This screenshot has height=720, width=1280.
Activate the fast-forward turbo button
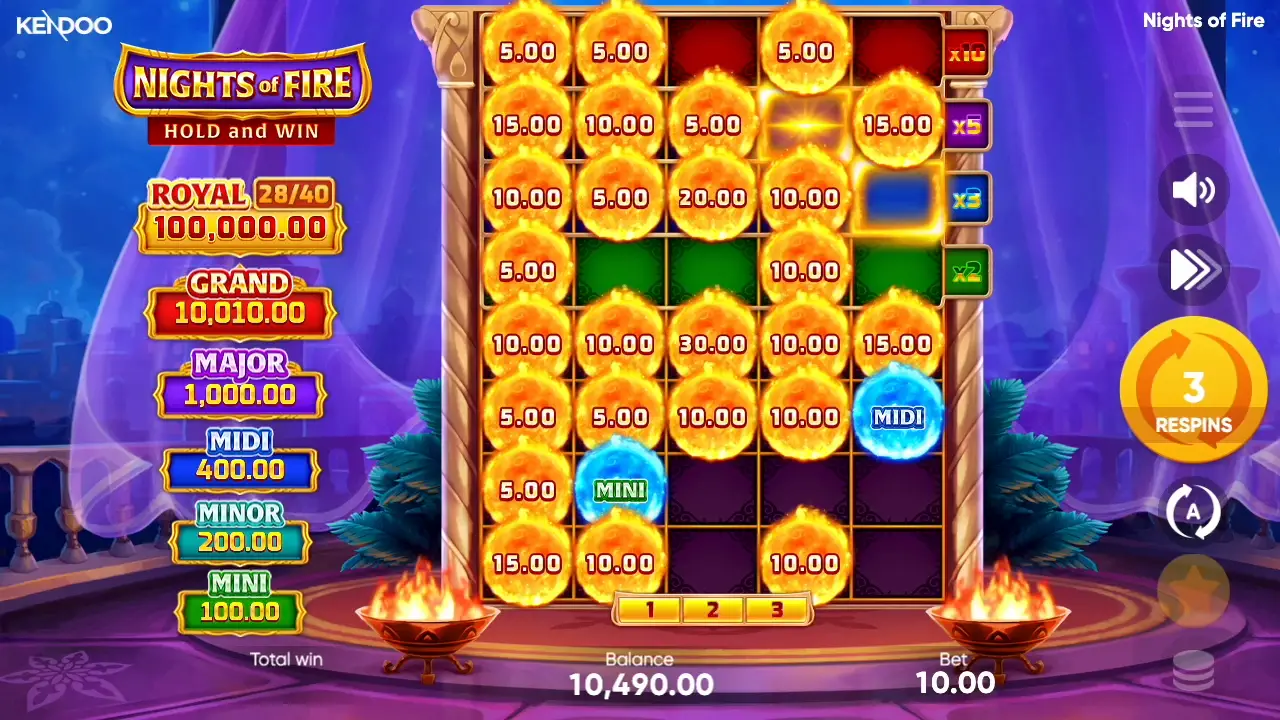point(1193,269)
